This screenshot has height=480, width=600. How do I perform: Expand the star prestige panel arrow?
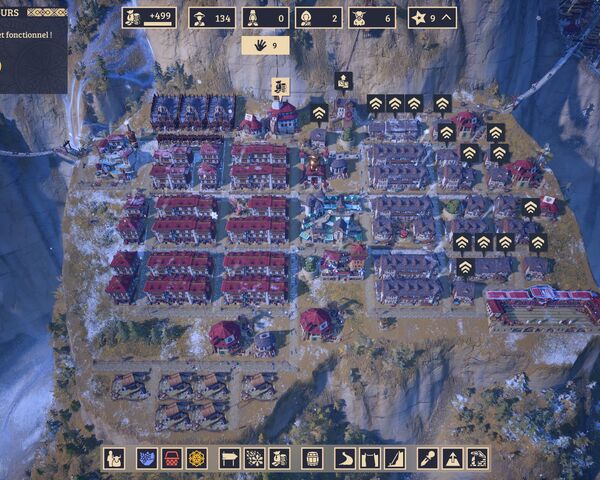[x=445, y=17]
